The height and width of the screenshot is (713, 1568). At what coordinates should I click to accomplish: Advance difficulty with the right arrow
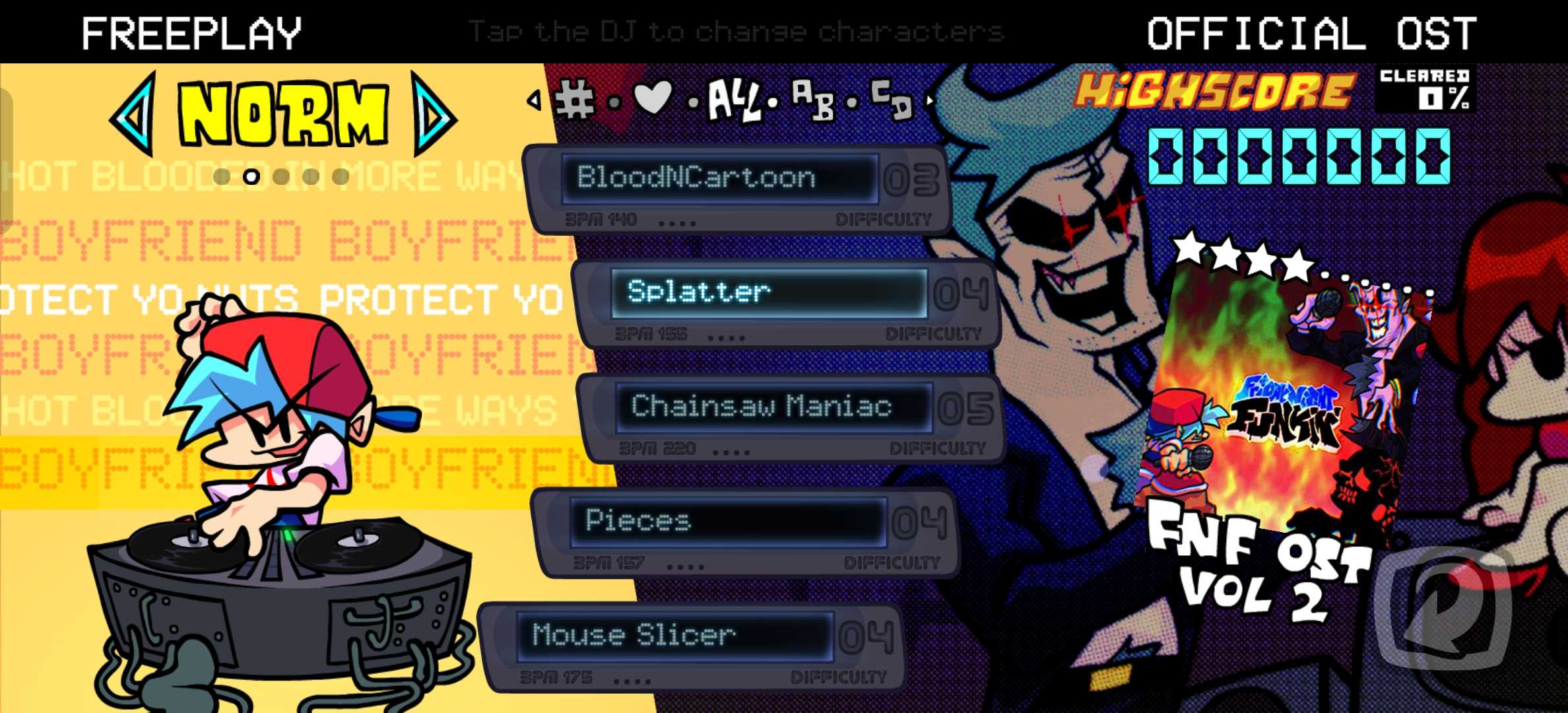pyautogui.click(x=433, y=115)
